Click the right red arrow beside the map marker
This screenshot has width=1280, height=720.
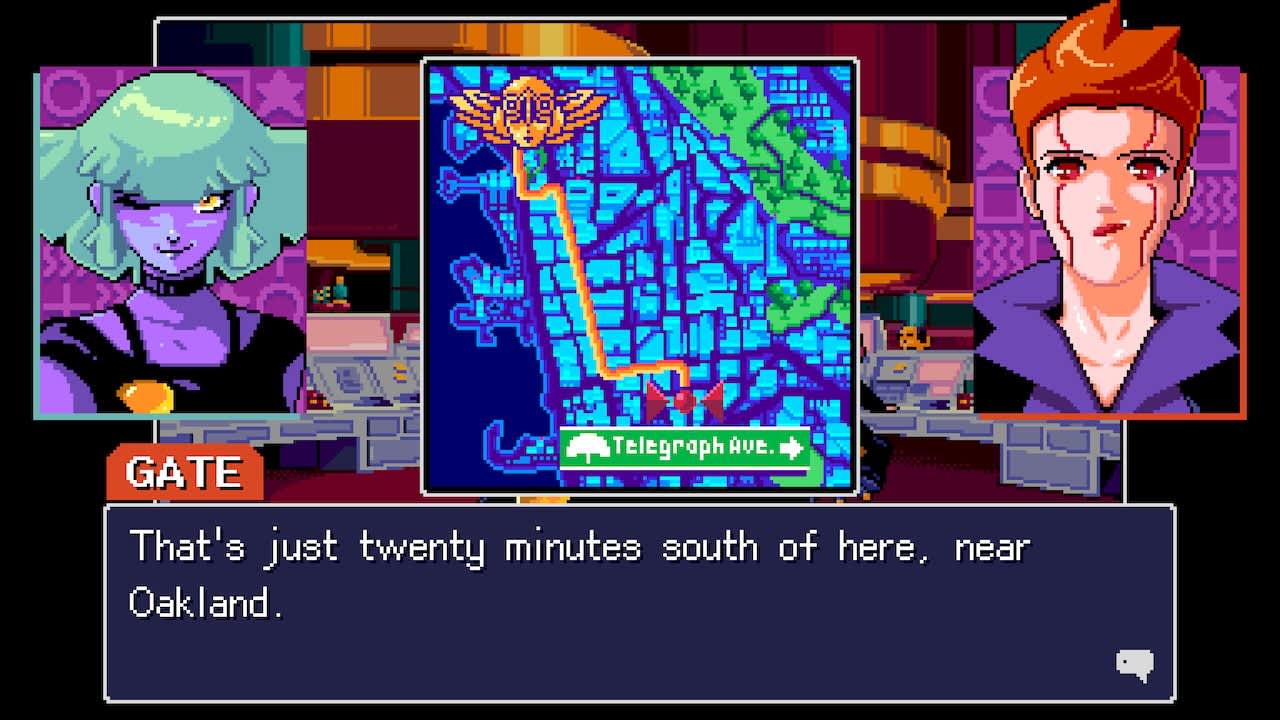(x=712, y=400)
